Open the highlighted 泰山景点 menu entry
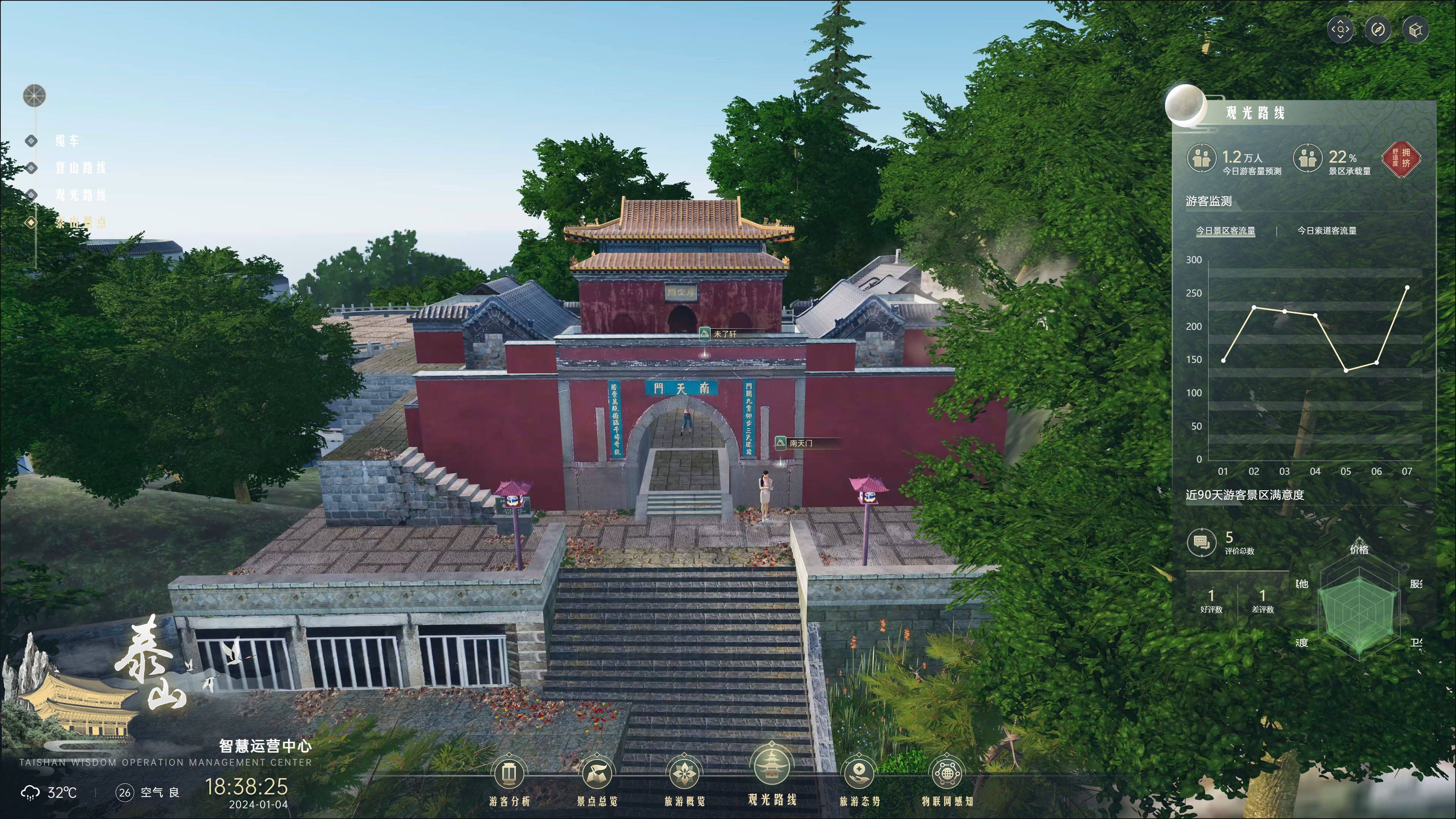1456x819 pixels. tap(80, 223)
